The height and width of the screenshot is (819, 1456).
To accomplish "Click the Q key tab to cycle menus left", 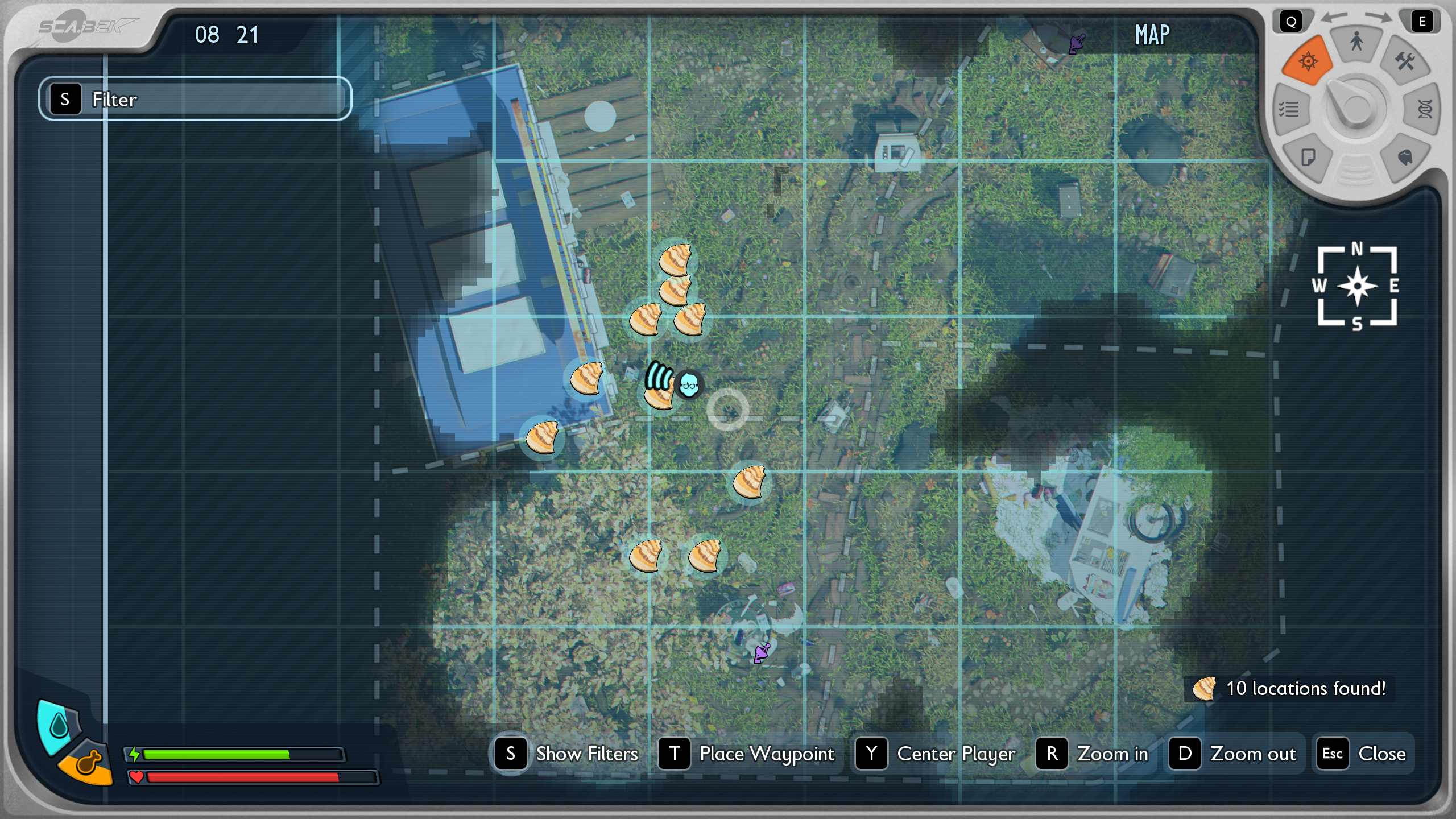I will tap(1292, 22).
